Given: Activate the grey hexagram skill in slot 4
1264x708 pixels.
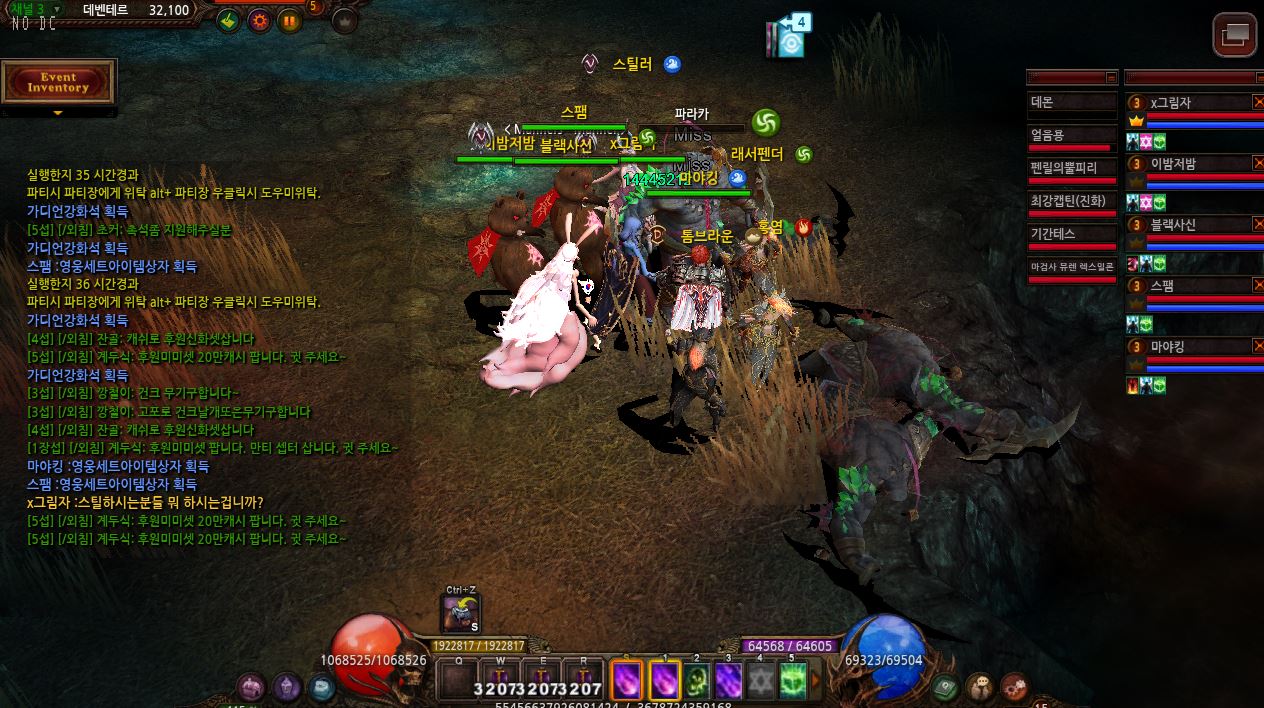Looking at the screenshot, I should point(760,681).
